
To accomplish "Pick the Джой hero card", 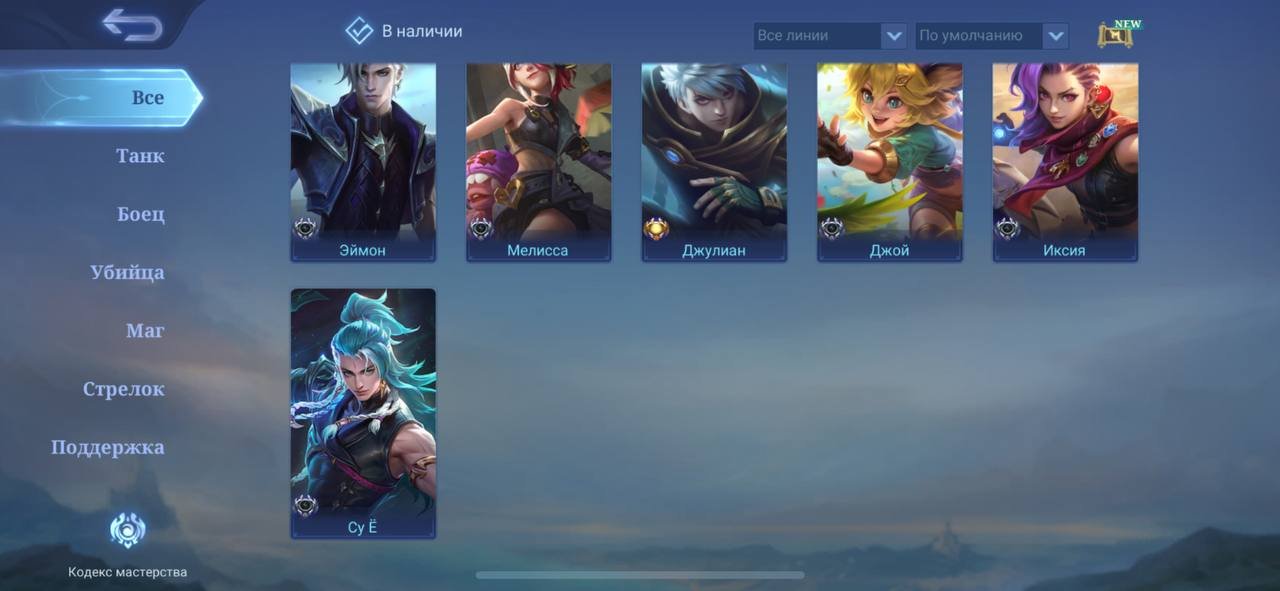I will tap(889, 162).
